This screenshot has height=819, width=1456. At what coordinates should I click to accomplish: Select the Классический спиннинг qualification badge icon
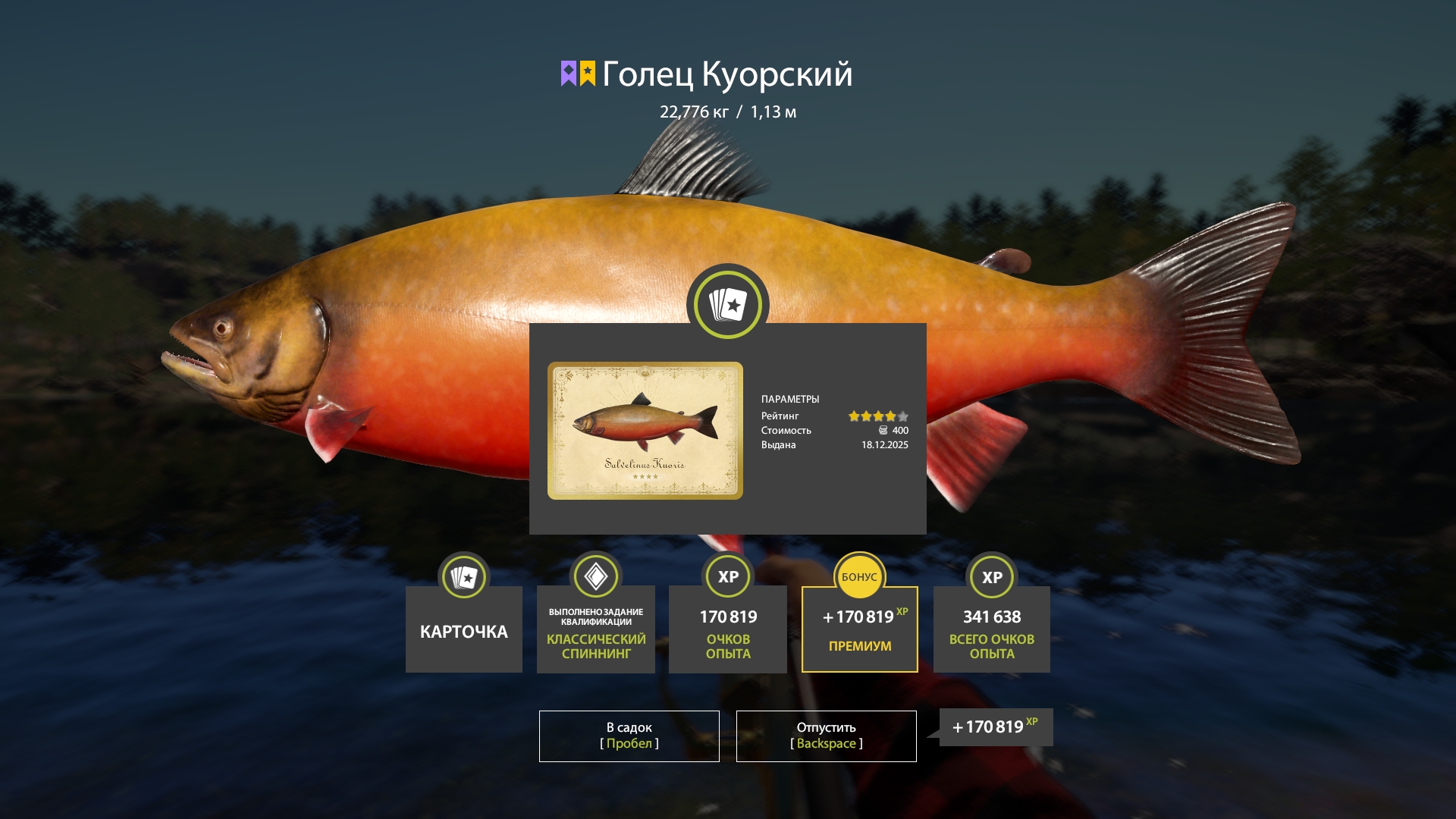pyautogui.click(x=595, y=576)
